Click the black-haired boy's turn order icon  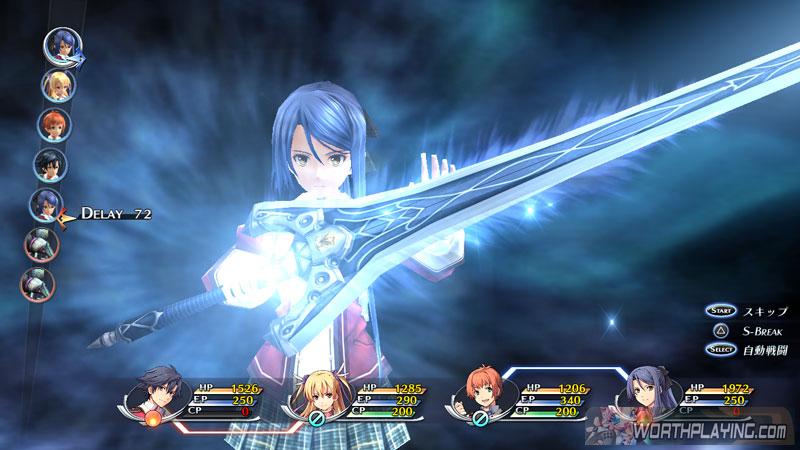coord(50,163)
